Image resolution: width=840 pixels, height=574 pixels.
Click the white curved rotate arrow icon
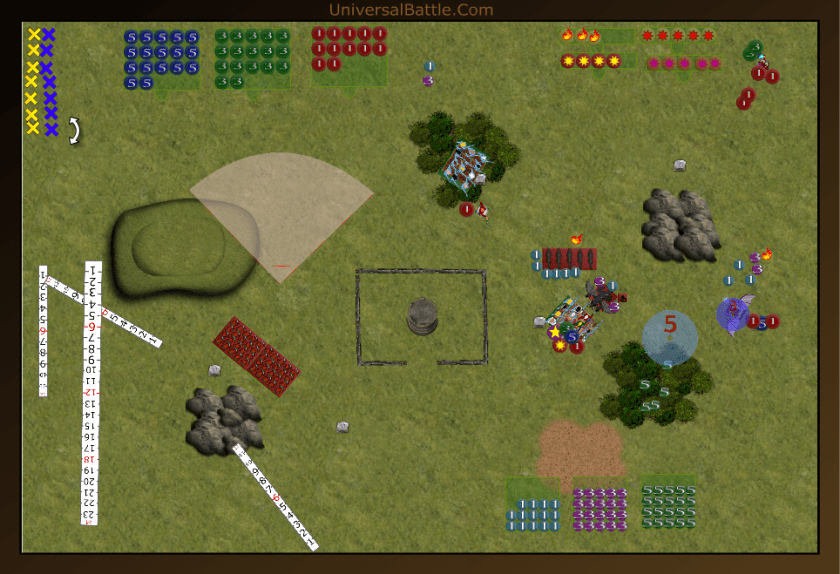tap(74, 130)
